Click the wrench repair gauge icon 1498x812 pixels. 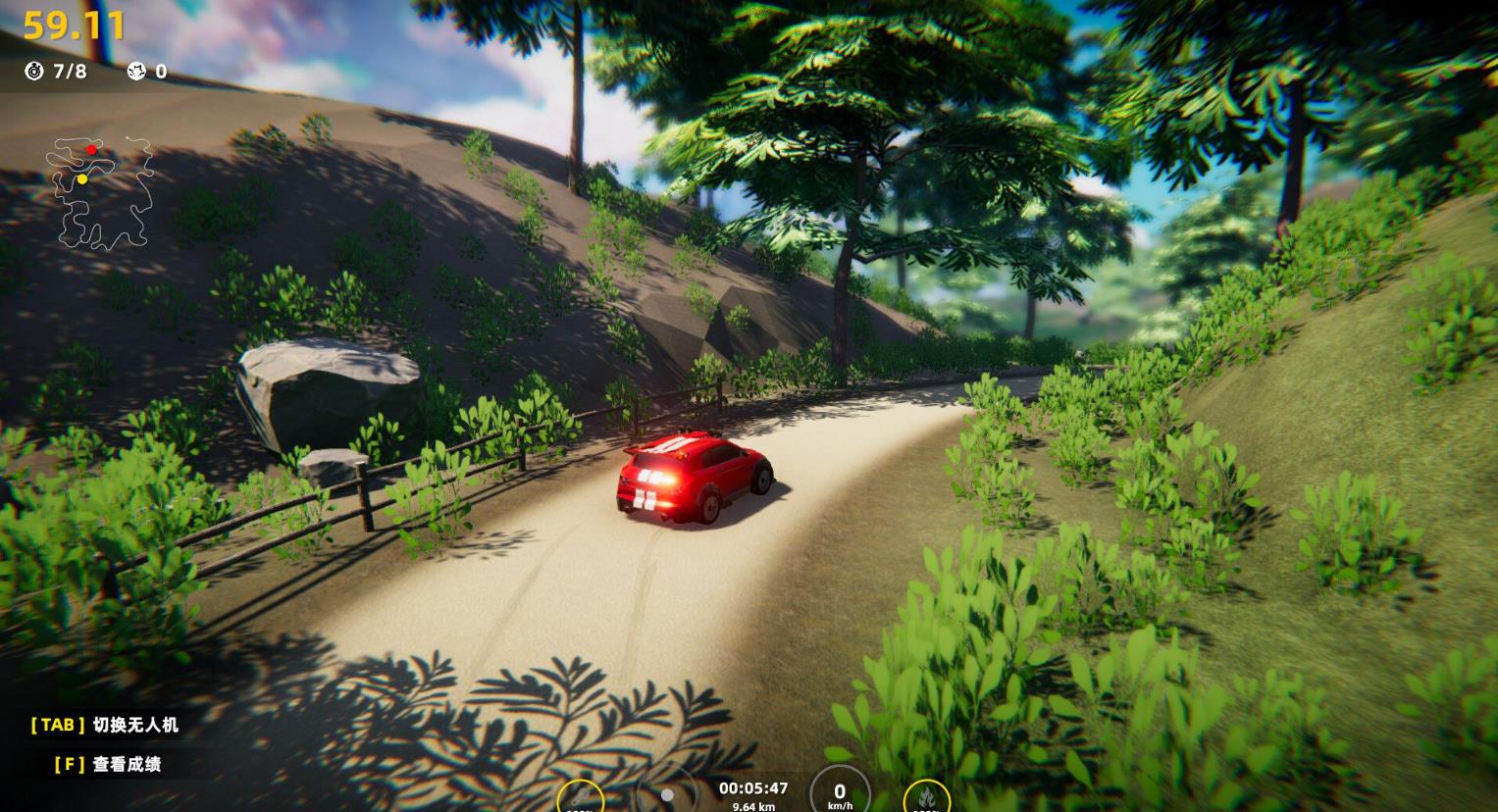coord(581,797)
